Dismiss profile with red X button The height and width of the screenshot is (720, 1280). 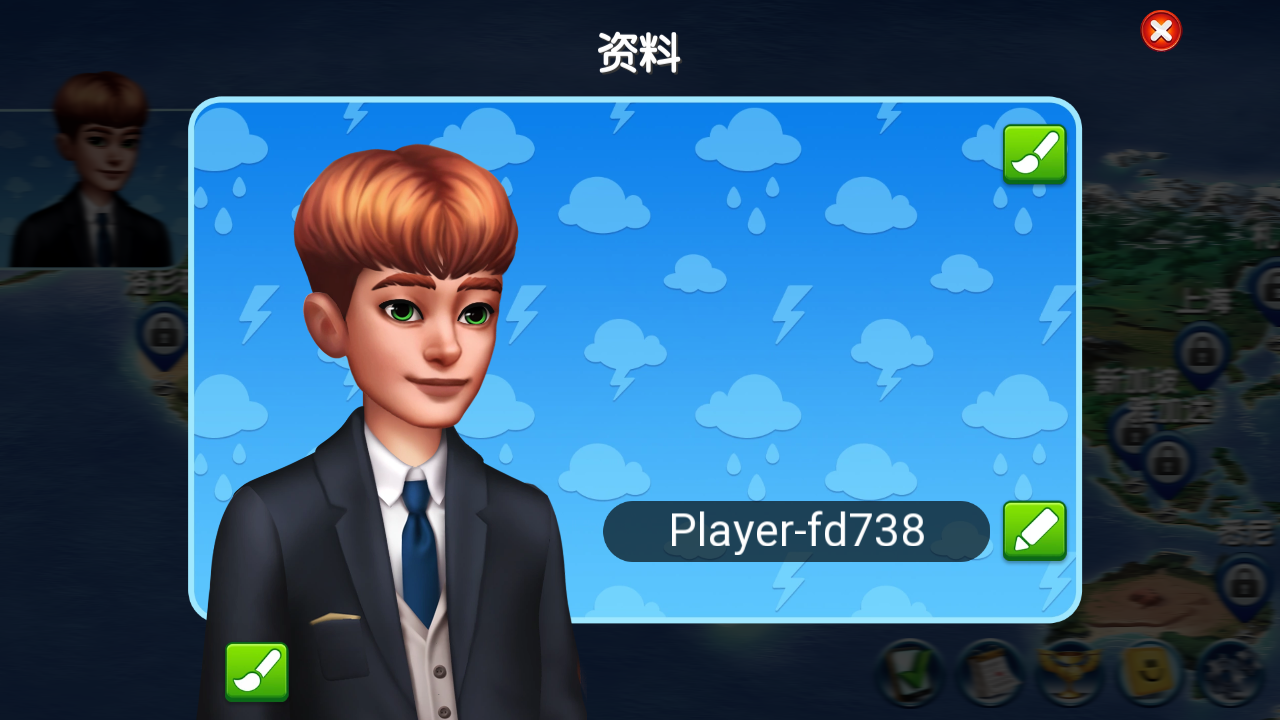tap(1160, 30)
